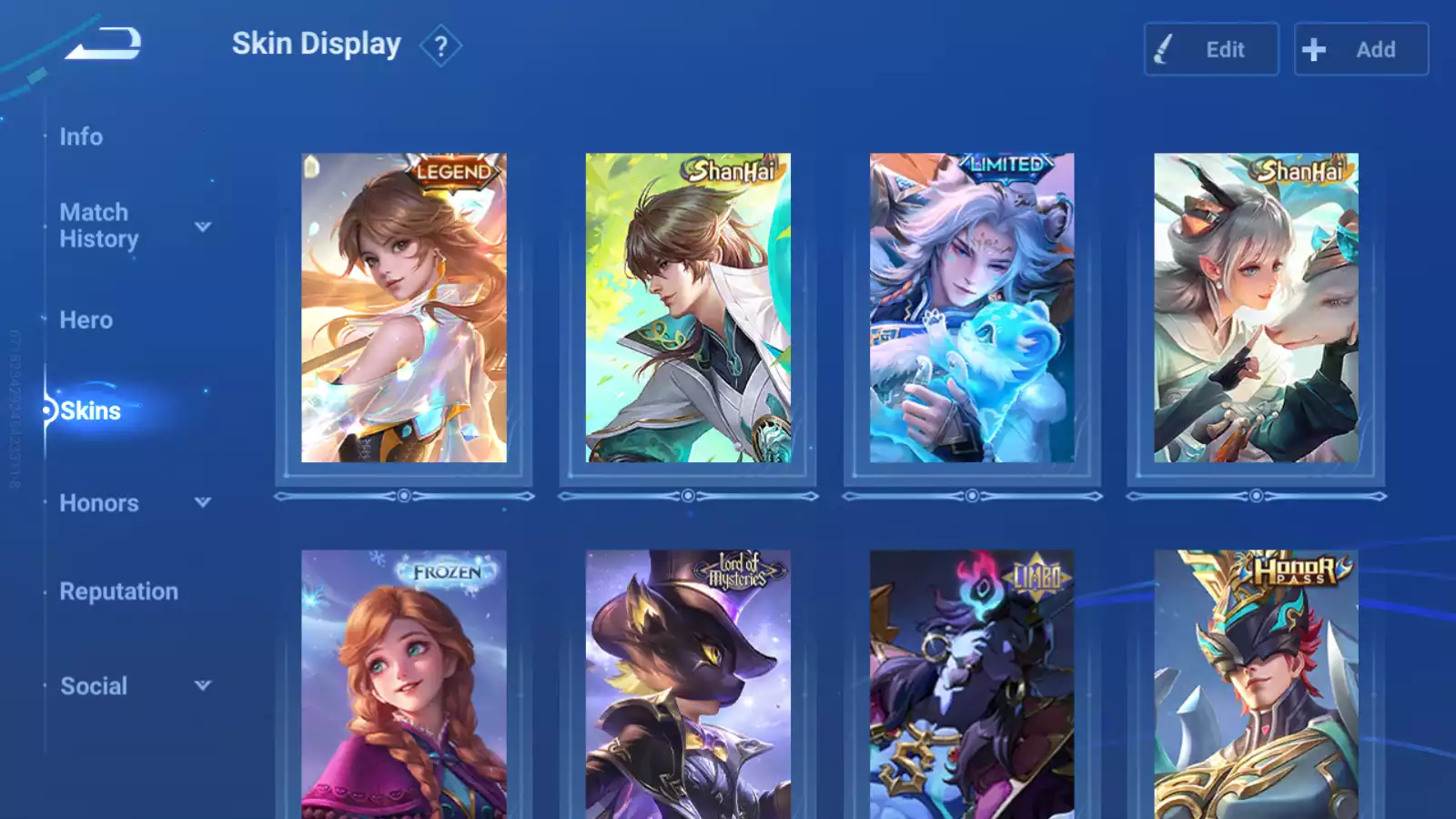The width and height of the screenshot is (1456, 819).
Task: Open the Honors section
Action: coord(99,503)
